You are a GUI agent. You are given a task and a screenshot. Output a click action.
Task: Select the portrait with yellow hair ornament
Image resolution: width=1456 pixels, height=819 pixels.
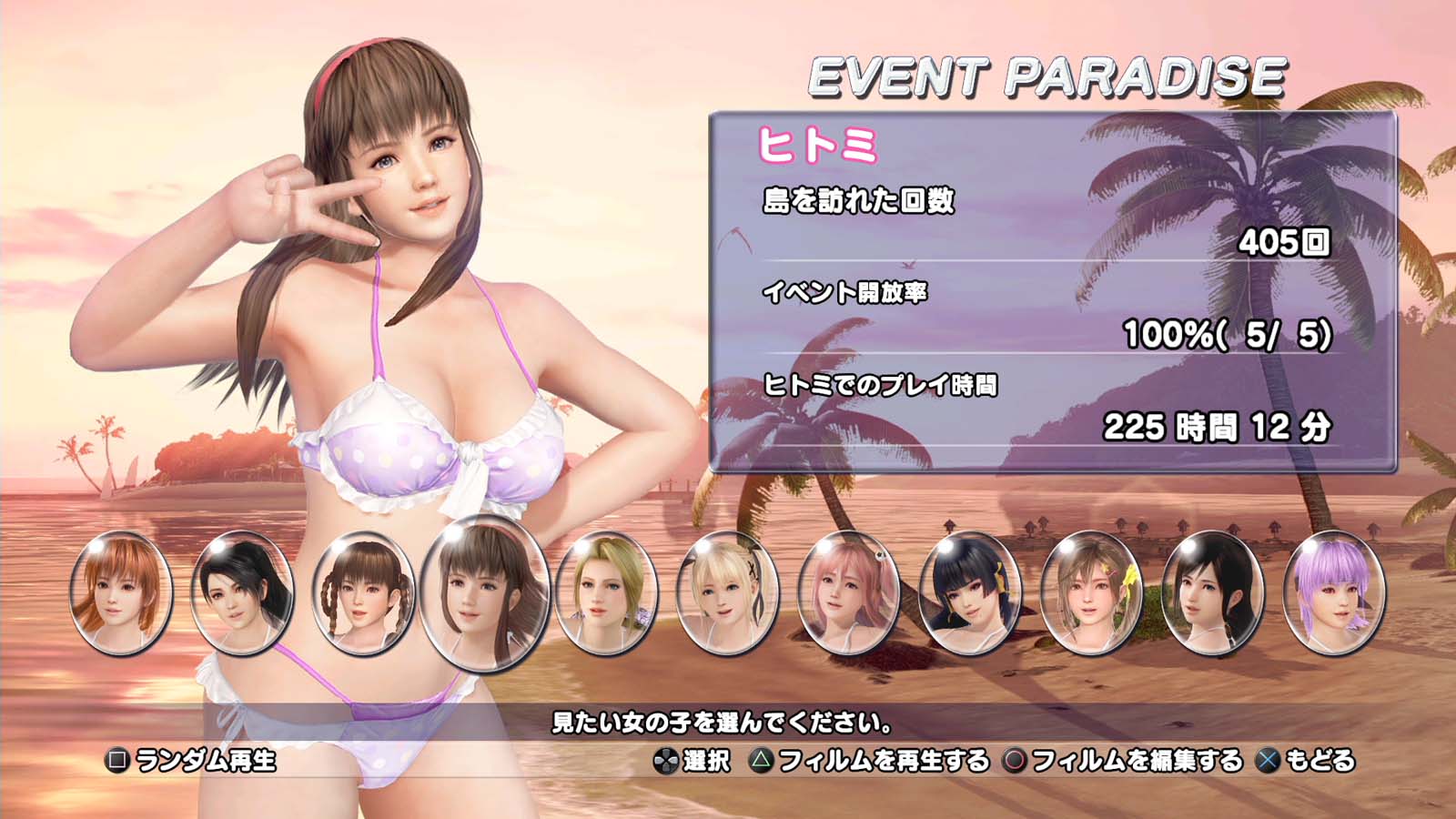(x=1091, y=592)
